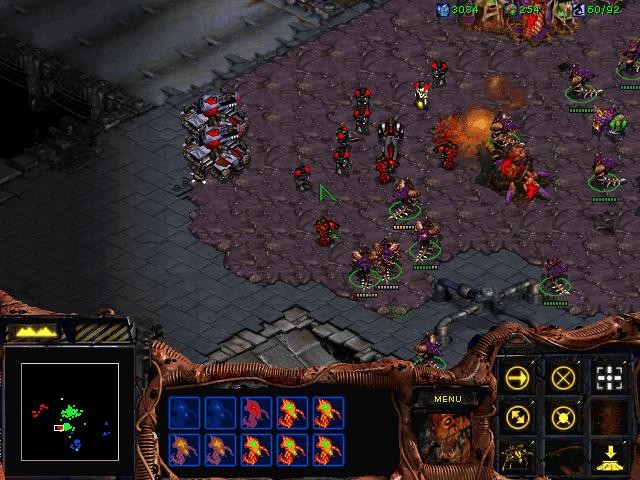640x480 pixels.
Task: Use the Burrow command icon
Action: point(609,457)
